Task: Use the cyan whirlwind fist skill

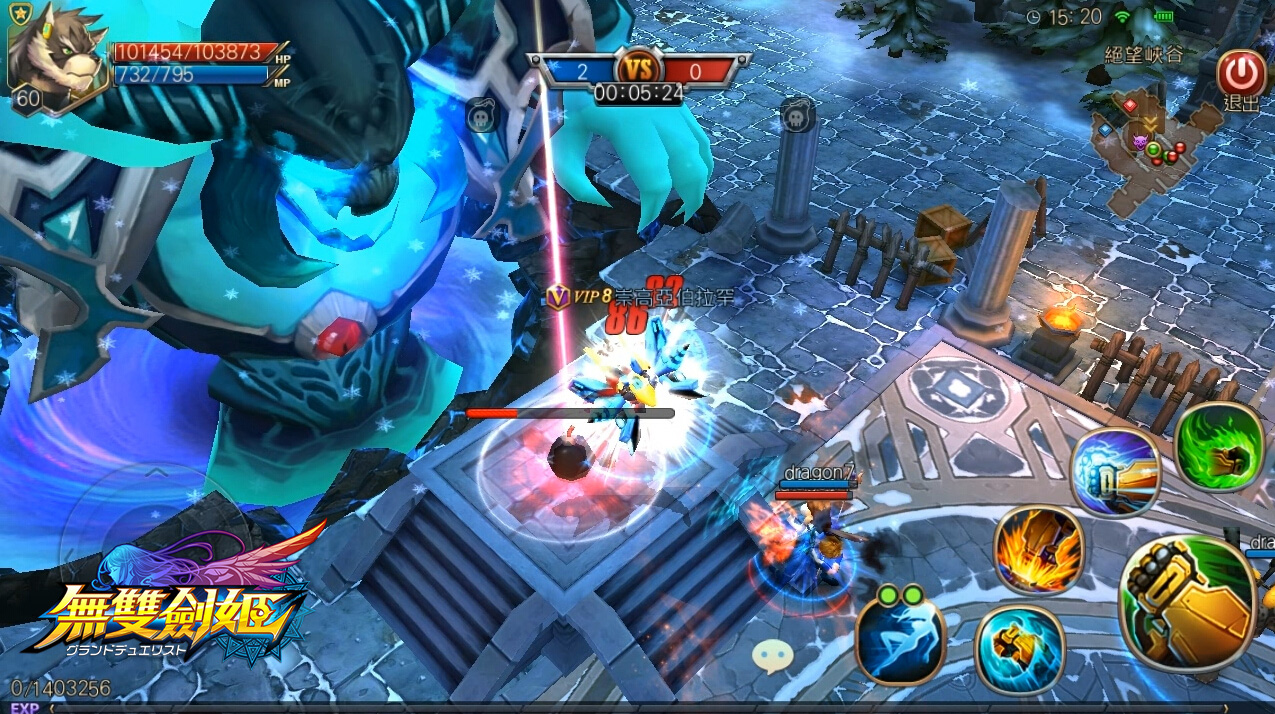Action: tap(1019, 648)
